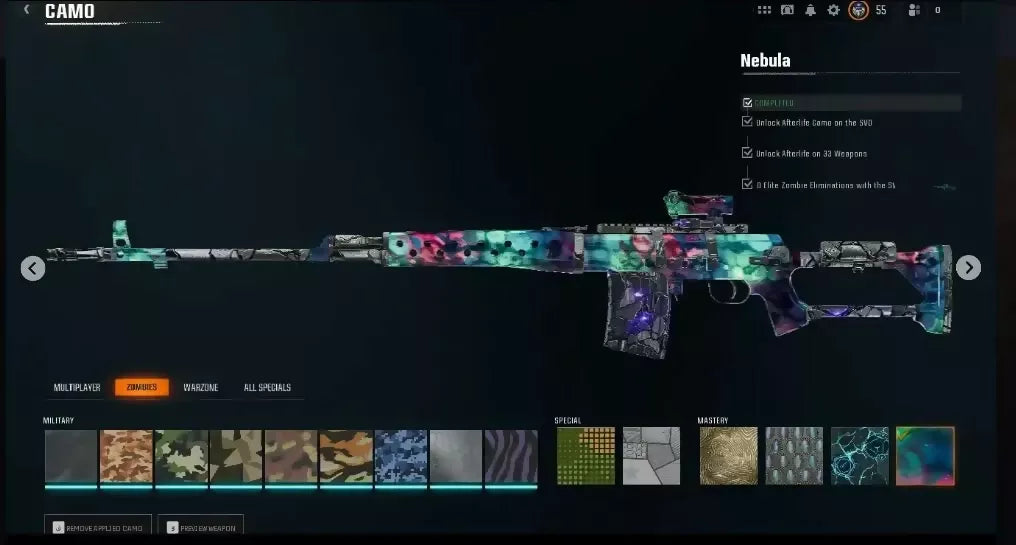
Task: Go back using the arrow beside CAMO
Action: tap(26, 10)
